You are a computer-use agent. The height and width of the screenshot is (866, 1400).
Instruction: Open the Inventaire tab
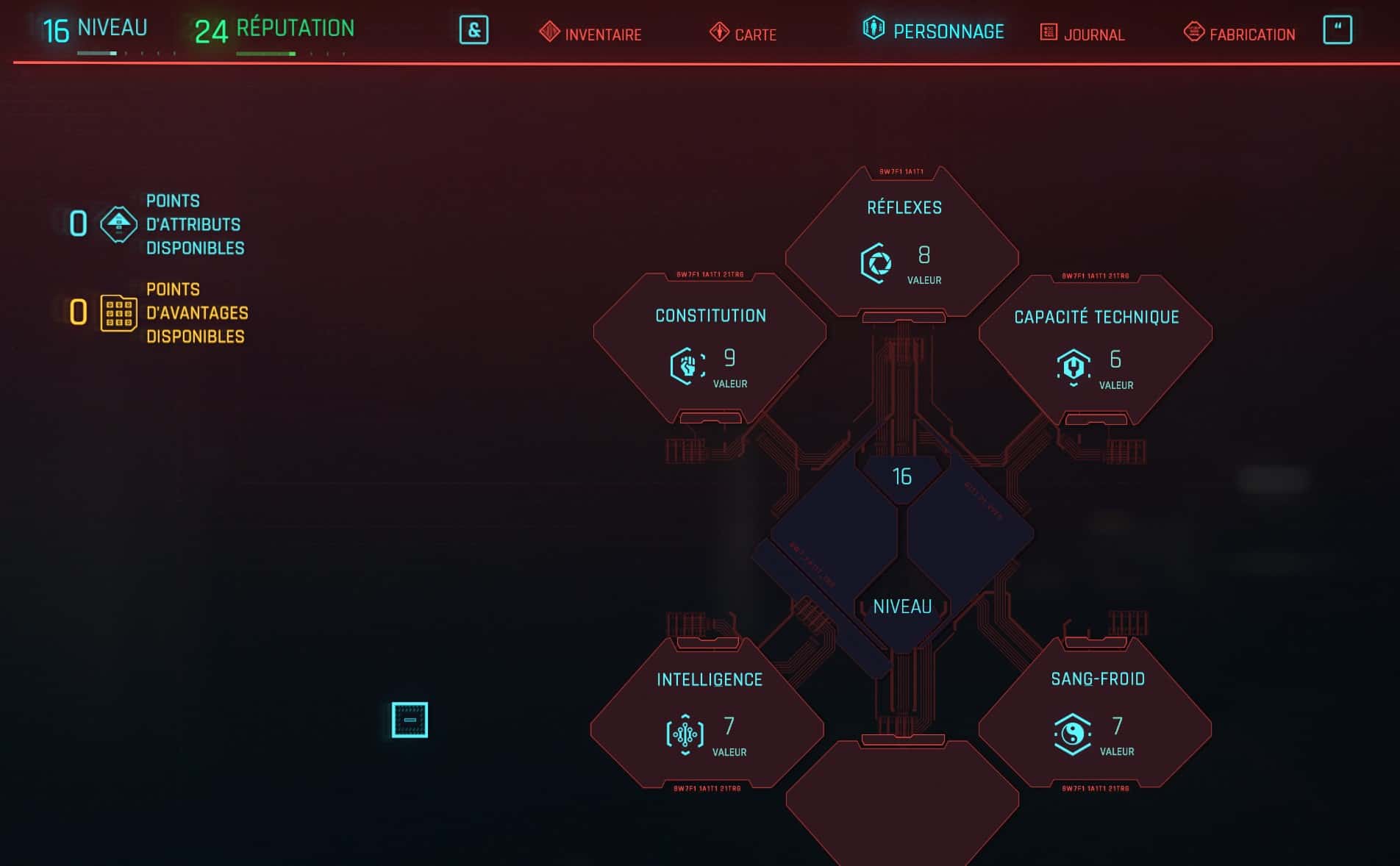click(590, 34)
